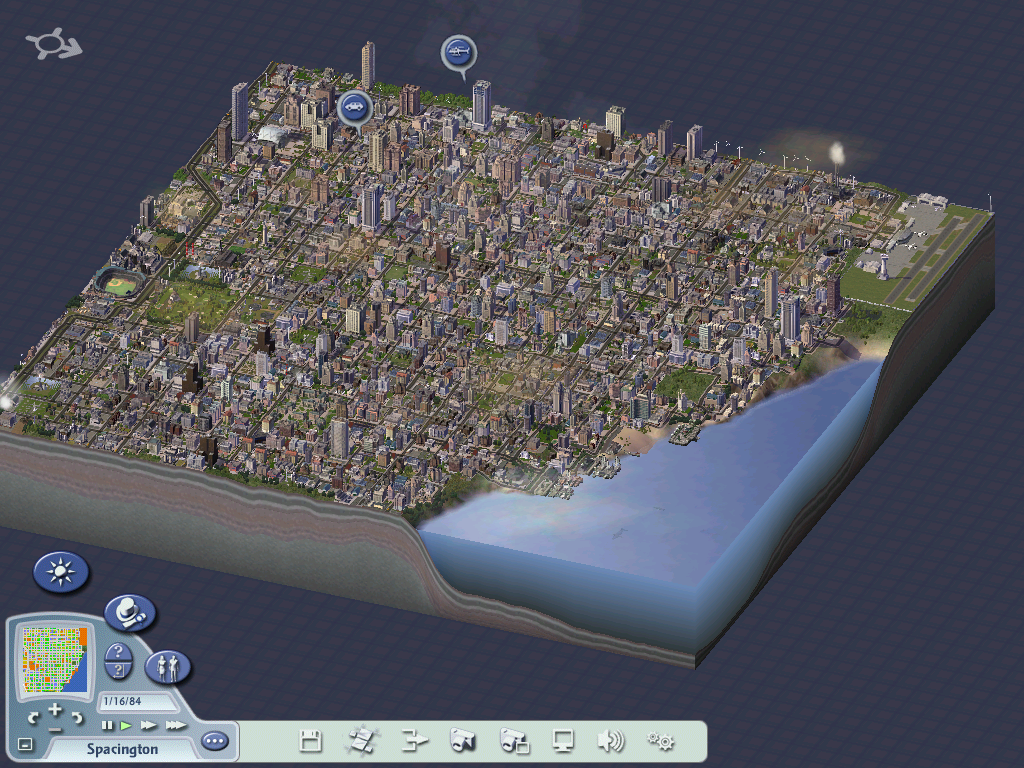Open audio options speaker icon

[610, 741]
